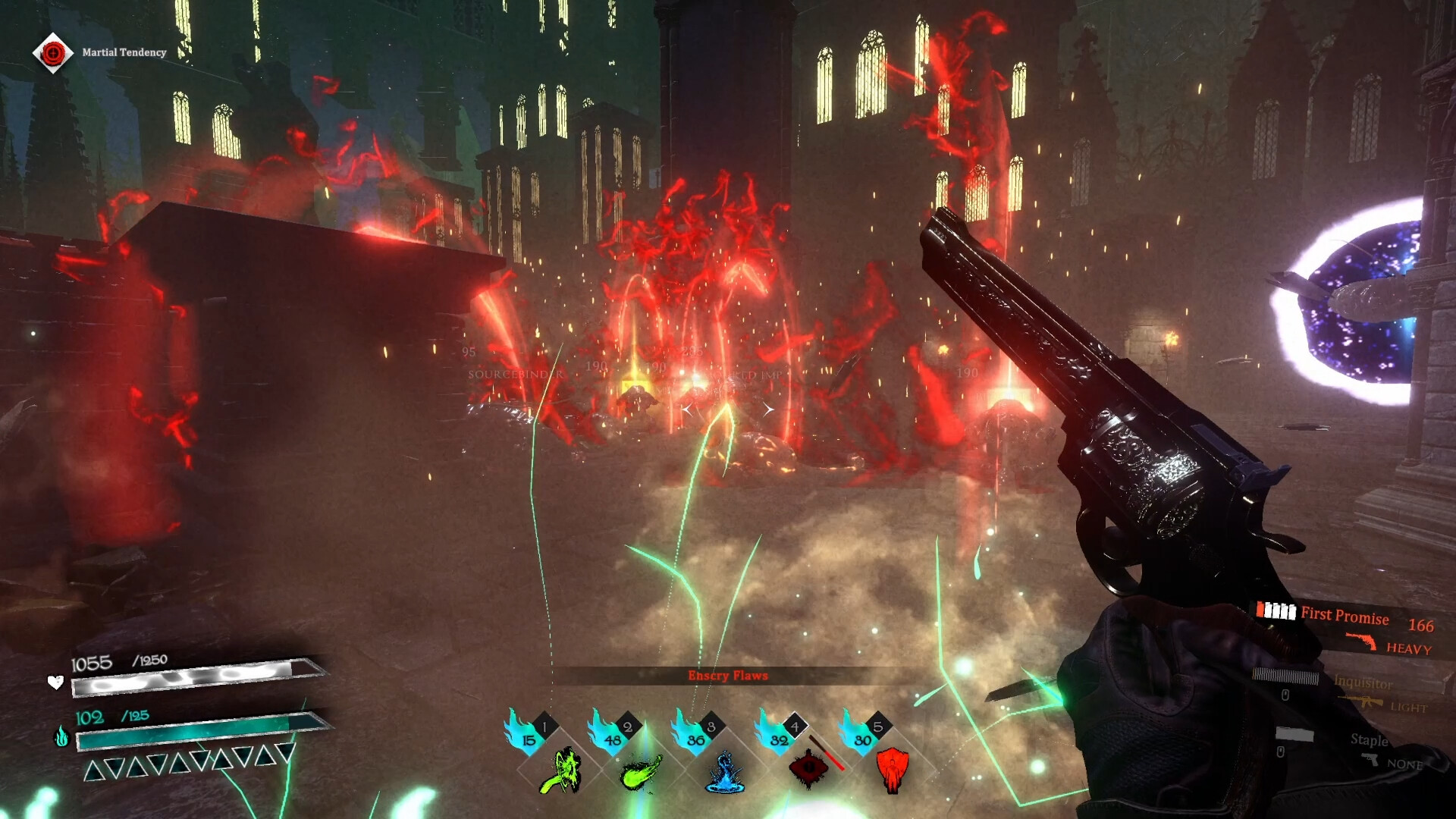Activate the dark red eye spell

pyautogui.click(x=809, y=768)
